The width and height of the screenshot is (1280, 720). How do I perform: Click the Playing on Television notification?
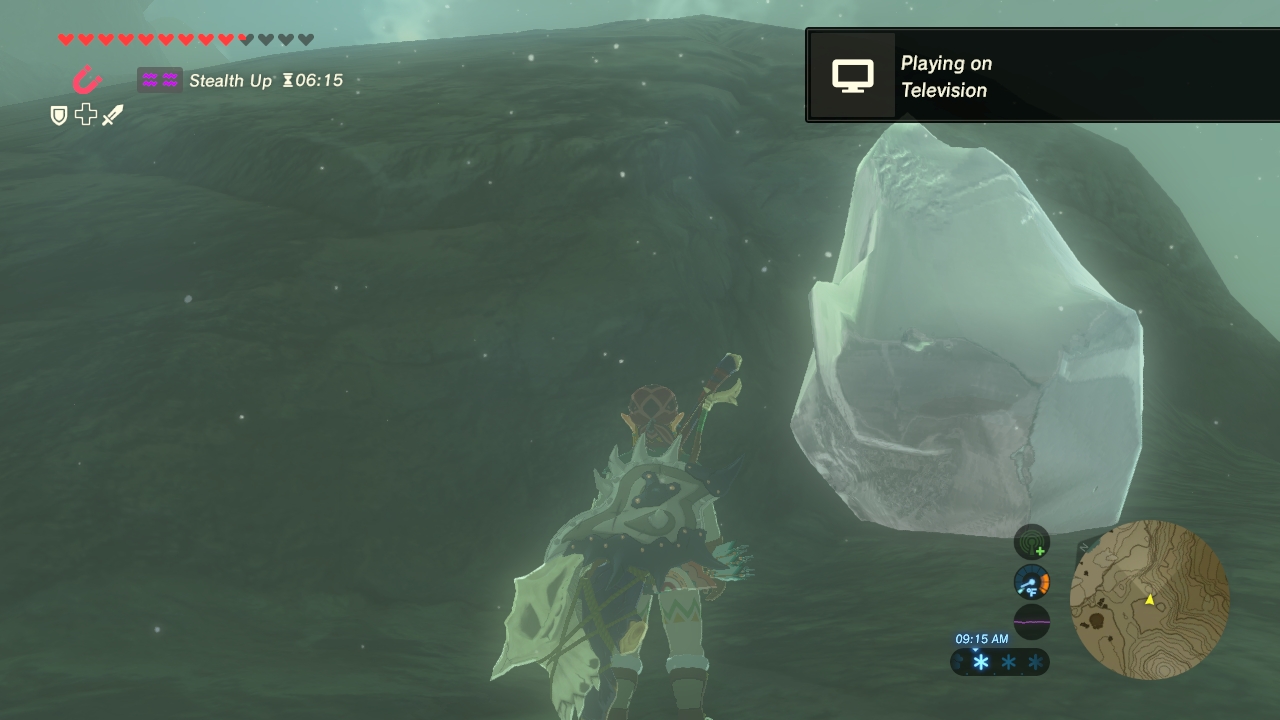pos(1041,76)
